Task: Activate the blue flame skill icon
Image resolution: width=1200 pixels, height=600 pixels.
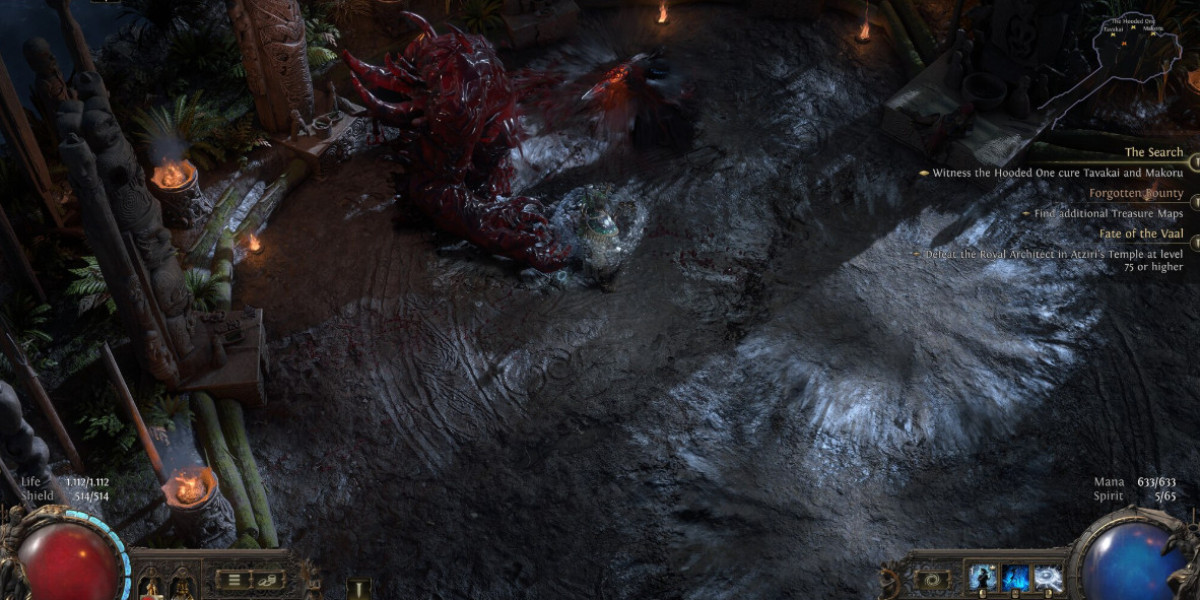Action: click(x=1014, y=579)
